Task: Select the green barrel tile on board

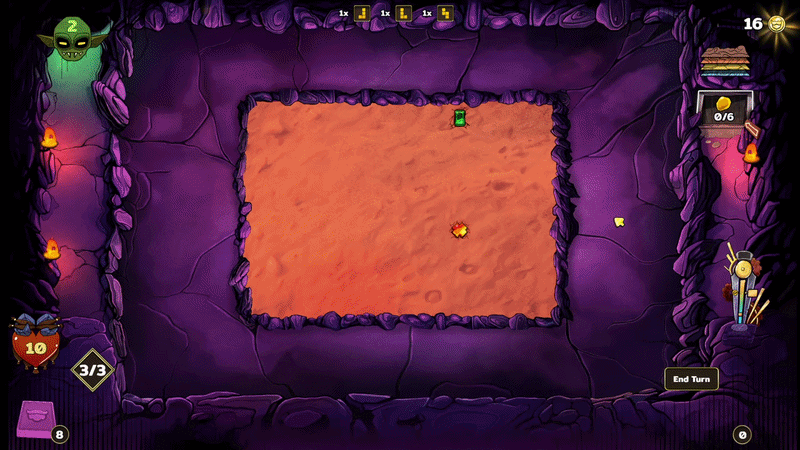Action: tap(460, 118)
